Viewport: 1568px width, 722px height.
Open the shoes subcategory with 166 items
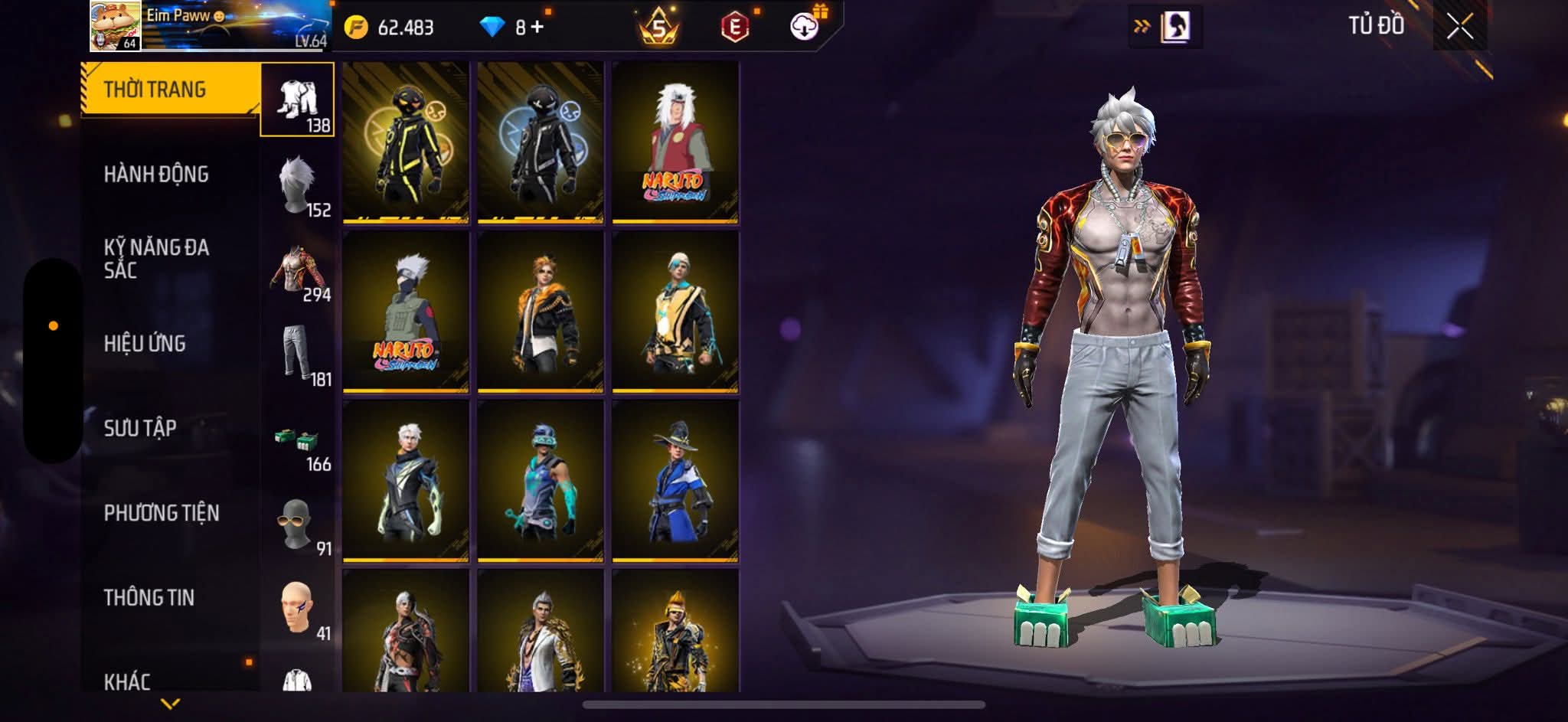pyautogui.click(x=298, y=439)
